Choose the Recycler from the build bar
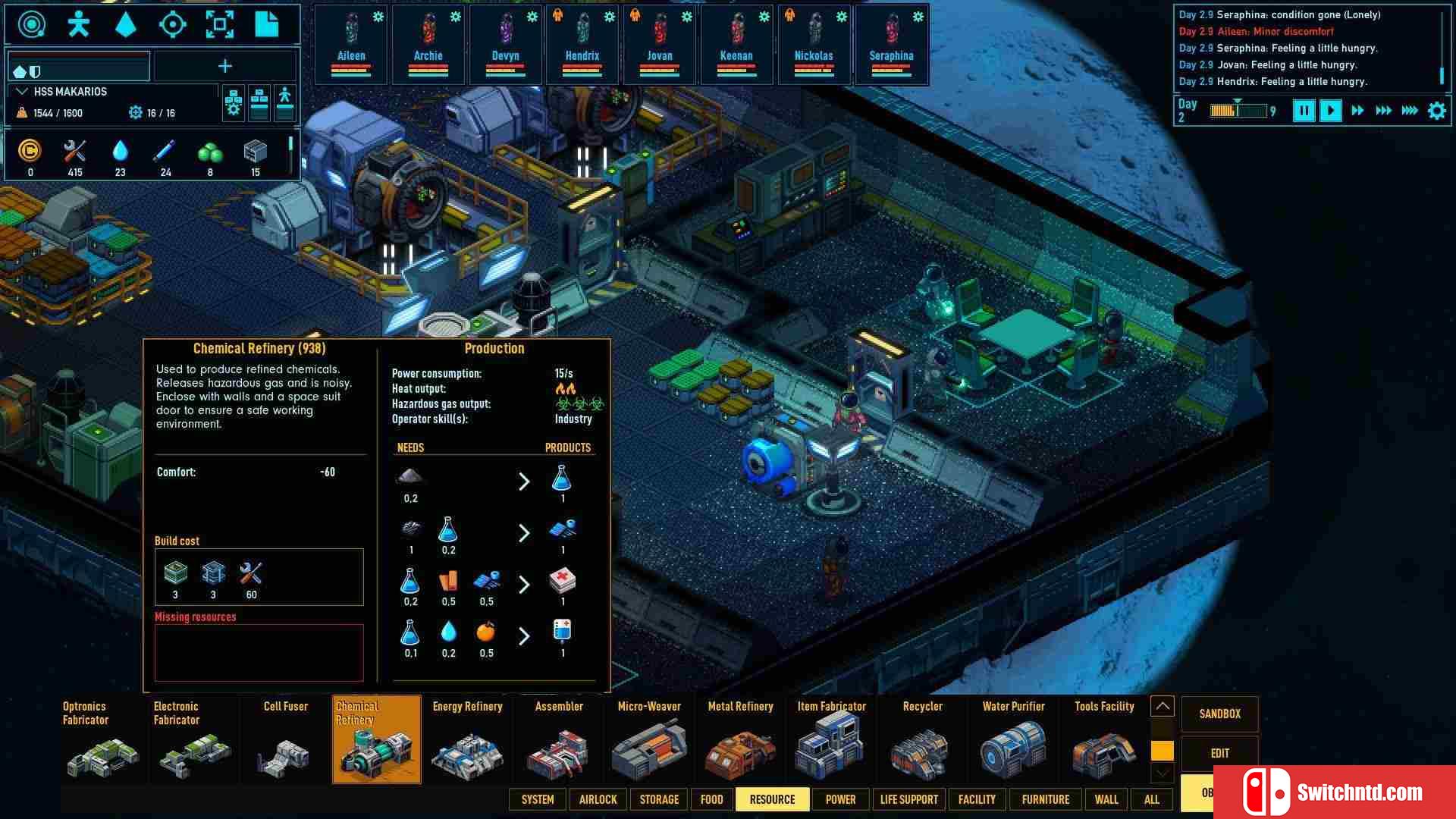The image size is (1456, 819). [x=922, y=739]
